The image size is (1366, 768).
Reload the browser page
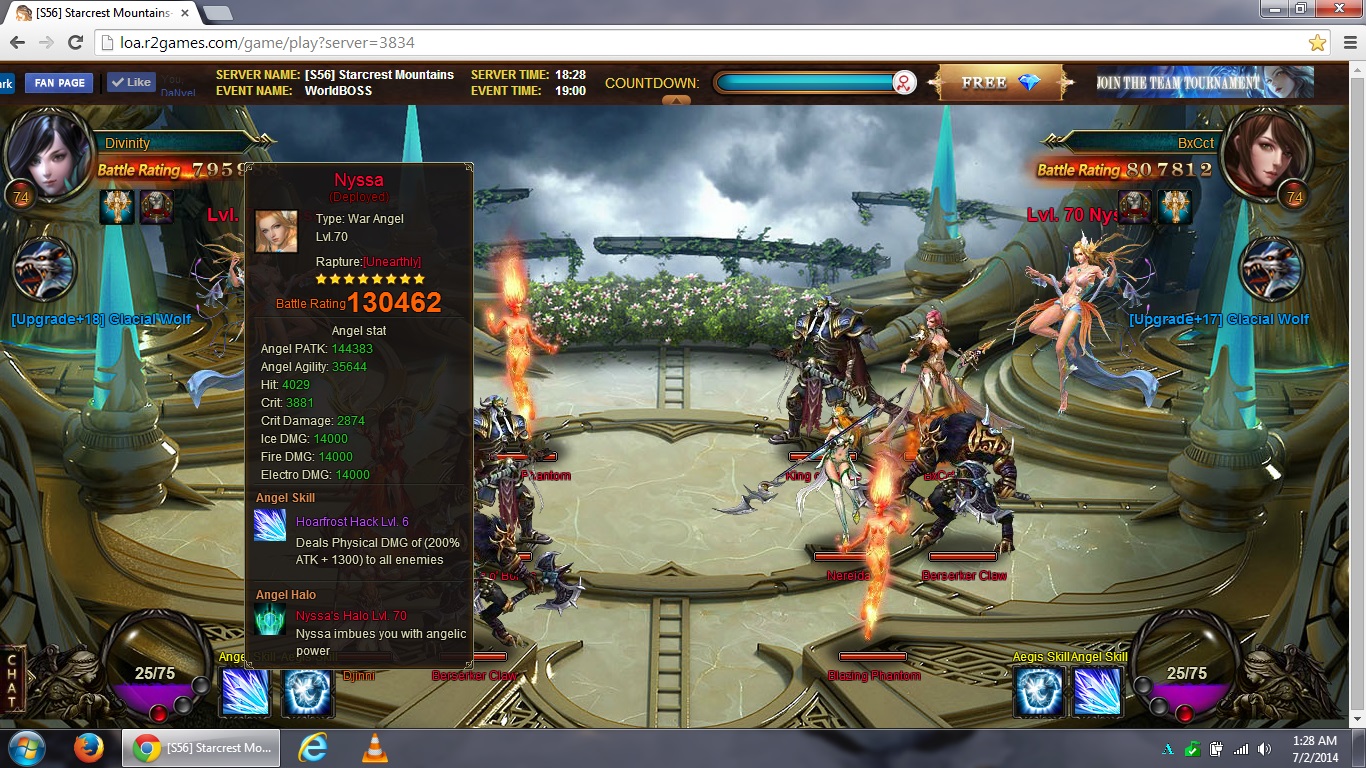[x=75, y=42]
